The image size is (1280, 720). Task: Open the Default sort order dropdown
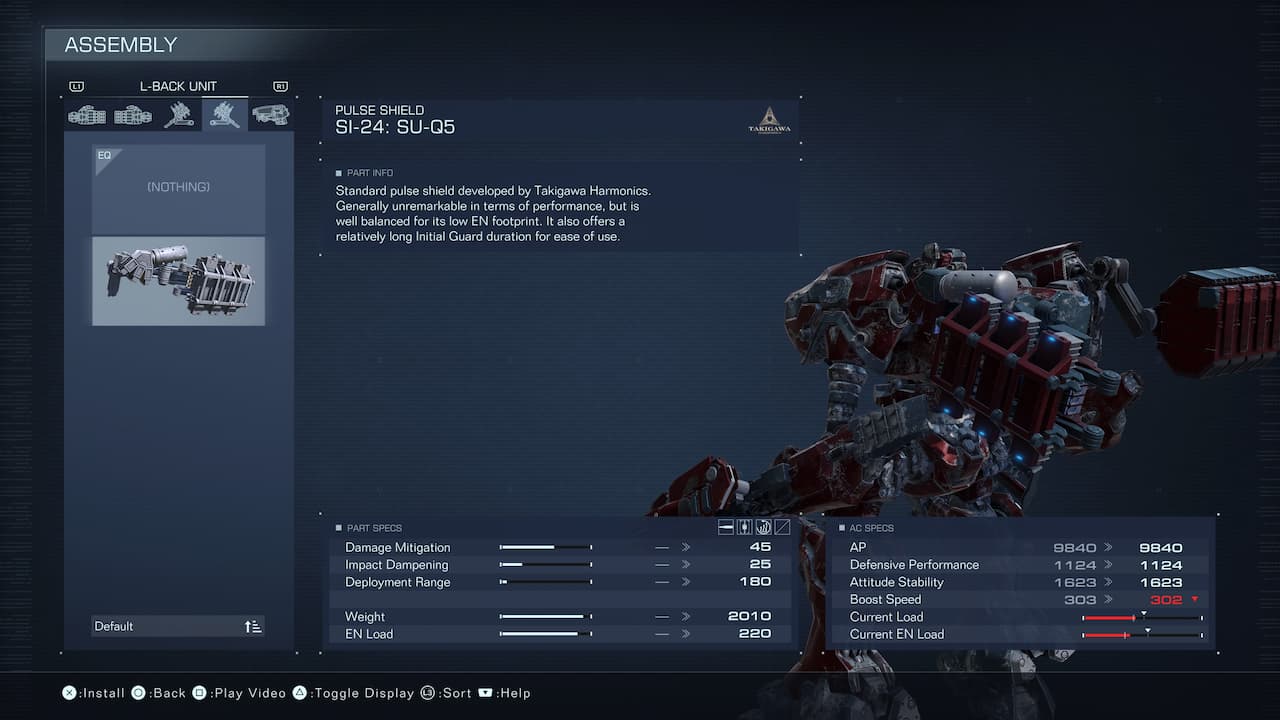(x=178, y=625)
